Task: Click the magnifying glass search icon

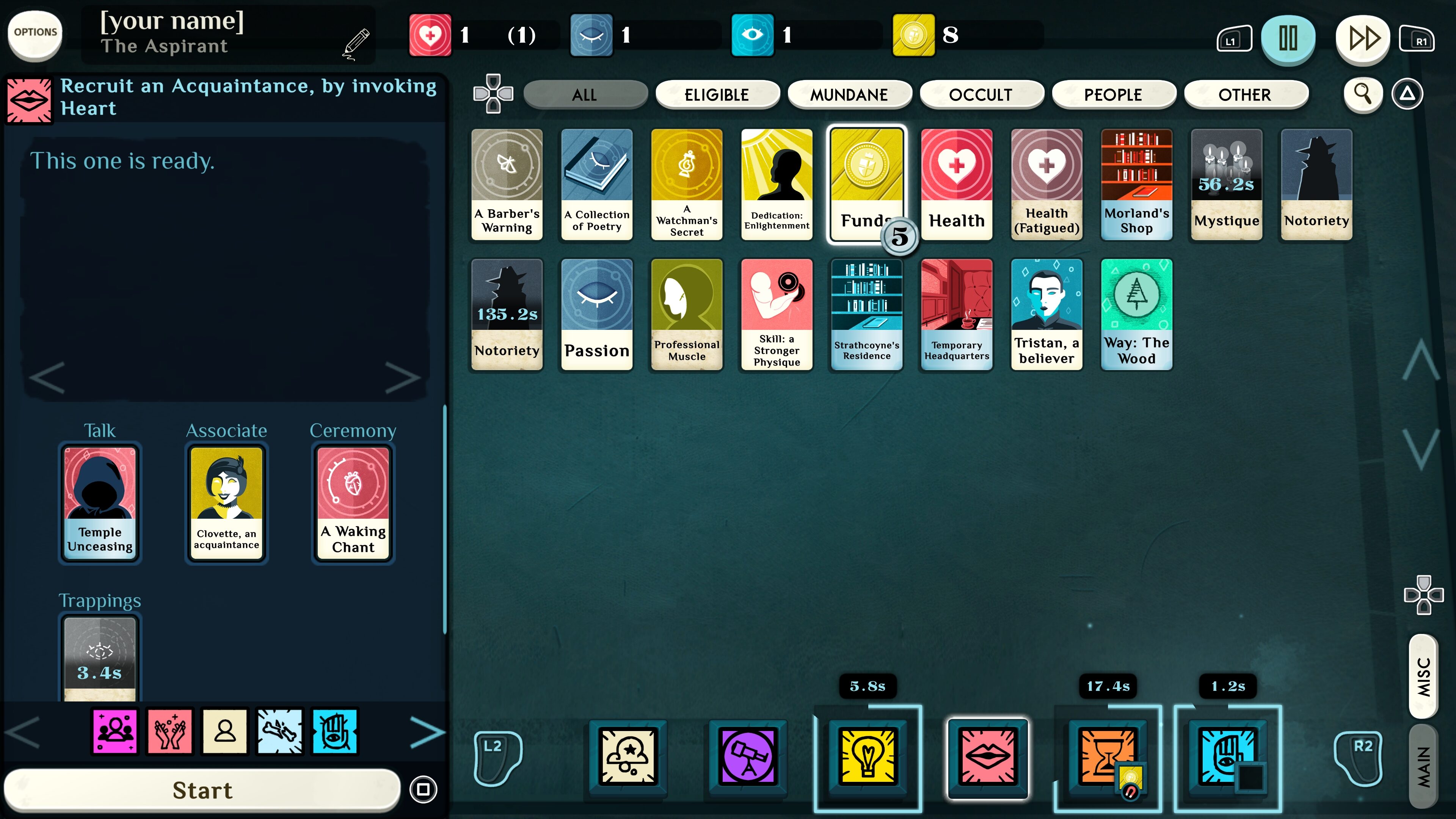Action: click(x=1363, y=94)
